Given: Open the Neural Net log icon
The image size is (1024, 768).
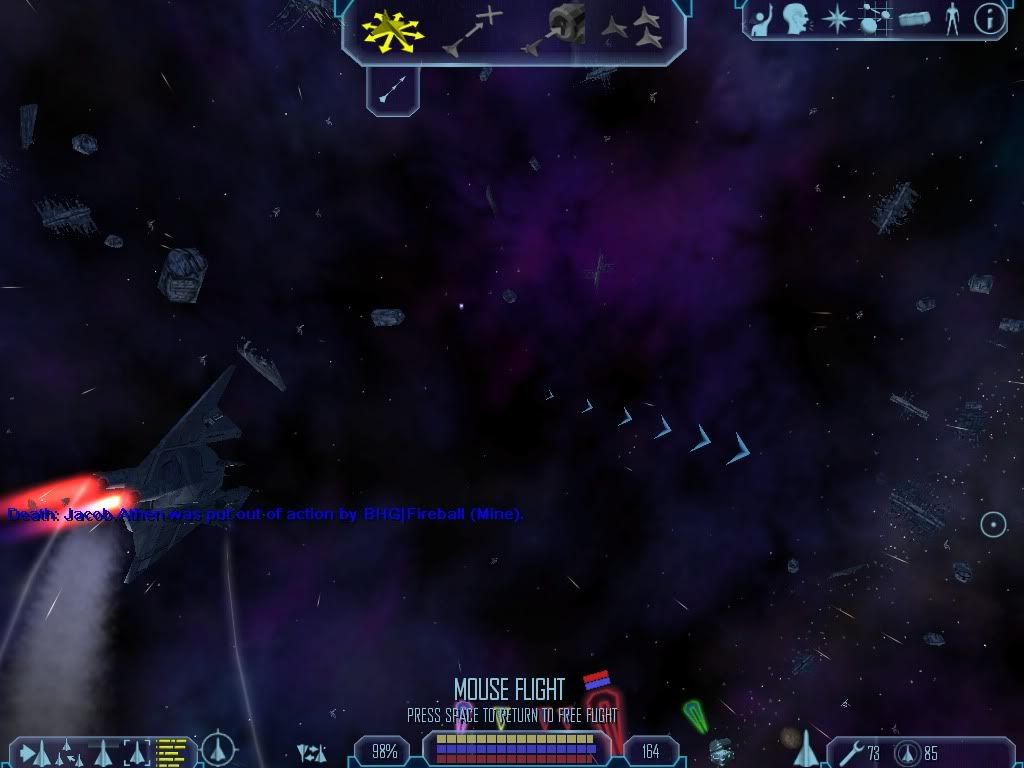Looking at the screenshot, I should click(x=873, y=19).
